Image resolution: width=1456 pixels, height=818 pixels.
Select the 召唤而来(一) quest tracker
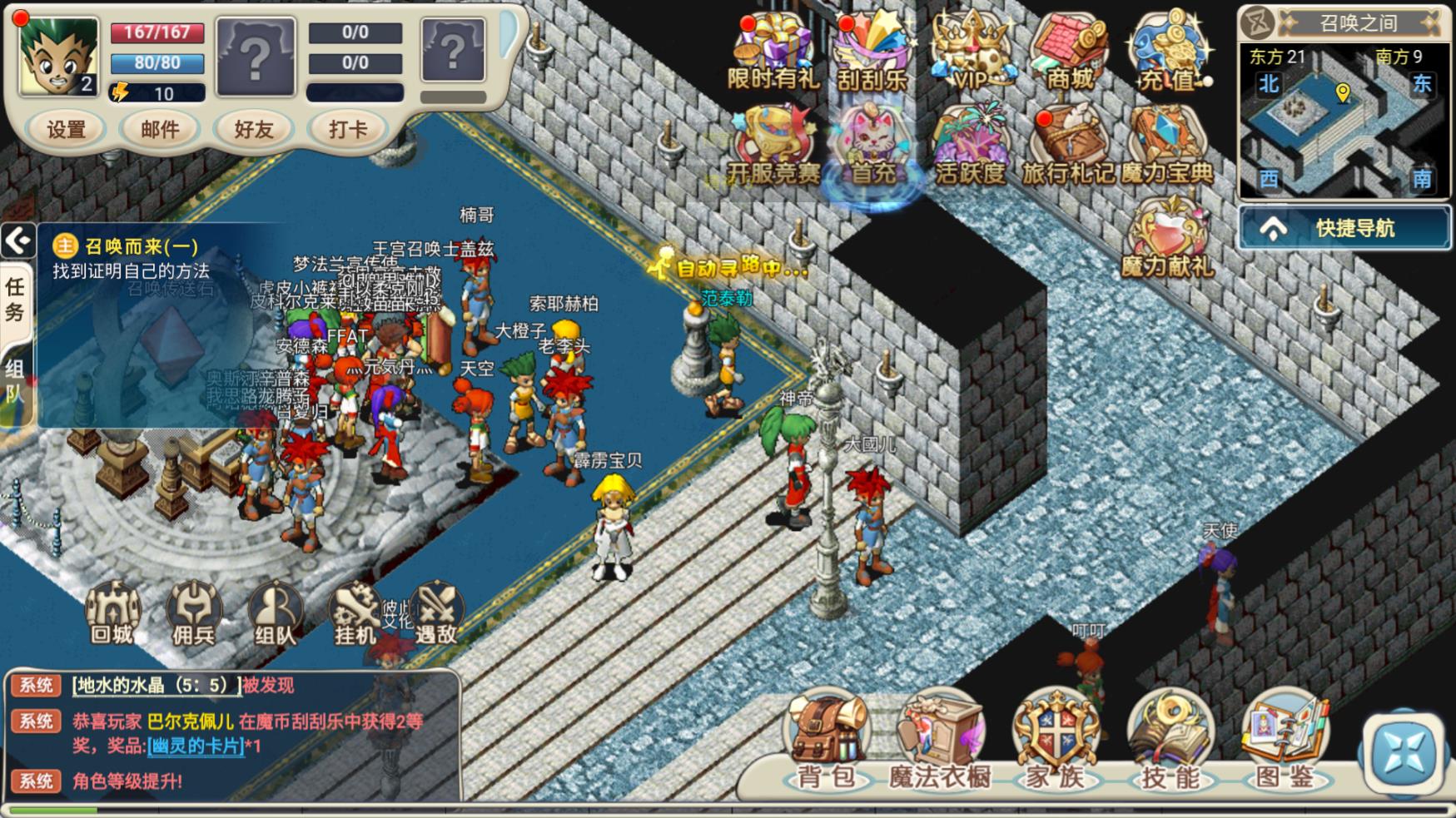tap(133, 259)
